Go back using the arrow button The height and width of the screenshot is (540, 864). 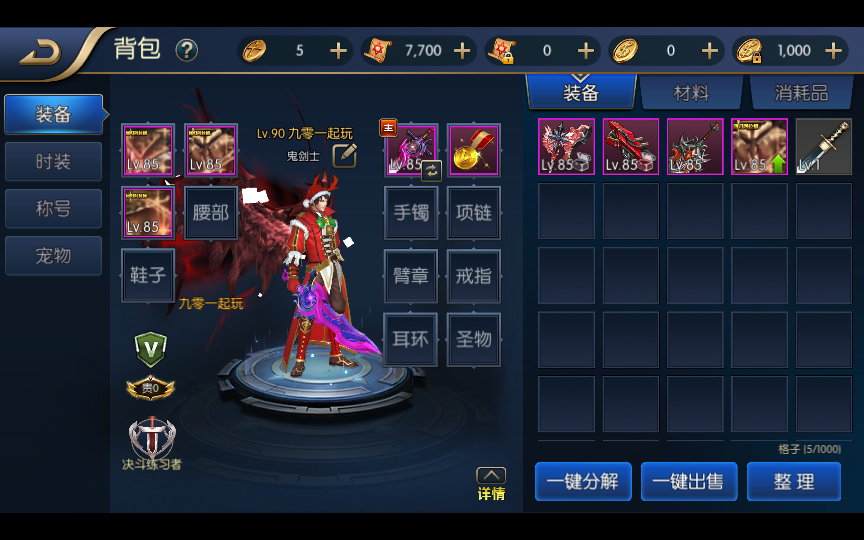click(x=42, y=51)
